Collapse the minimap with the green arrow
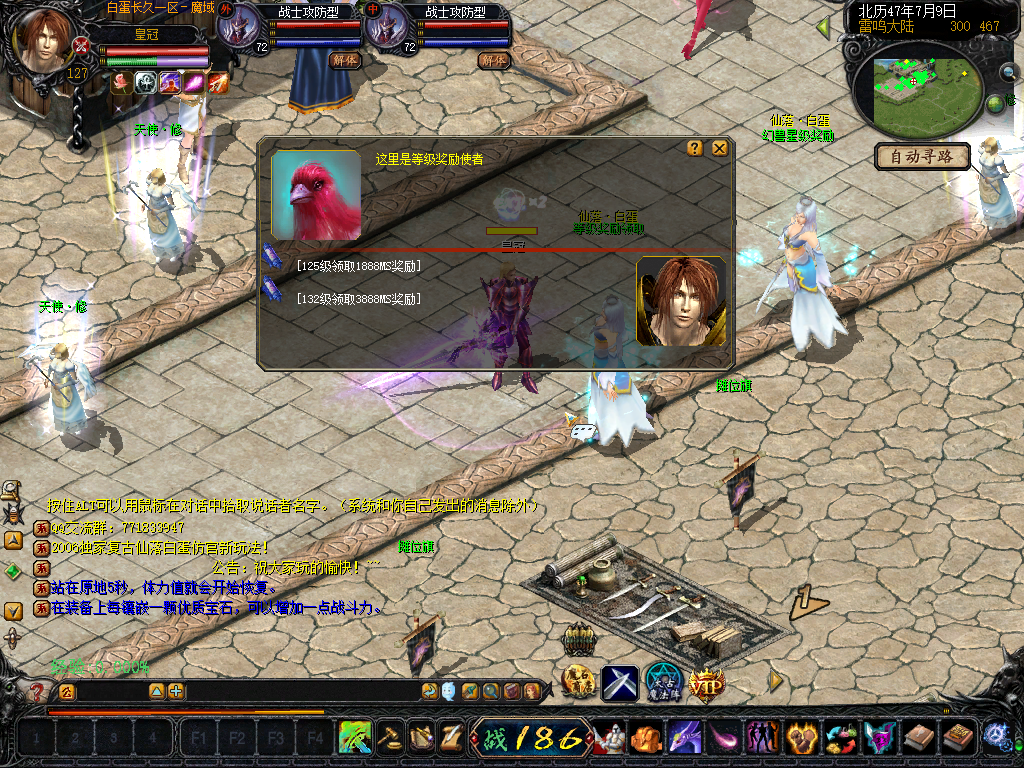This screenshot has height=768, width=1024. click(x=823, y=26)
